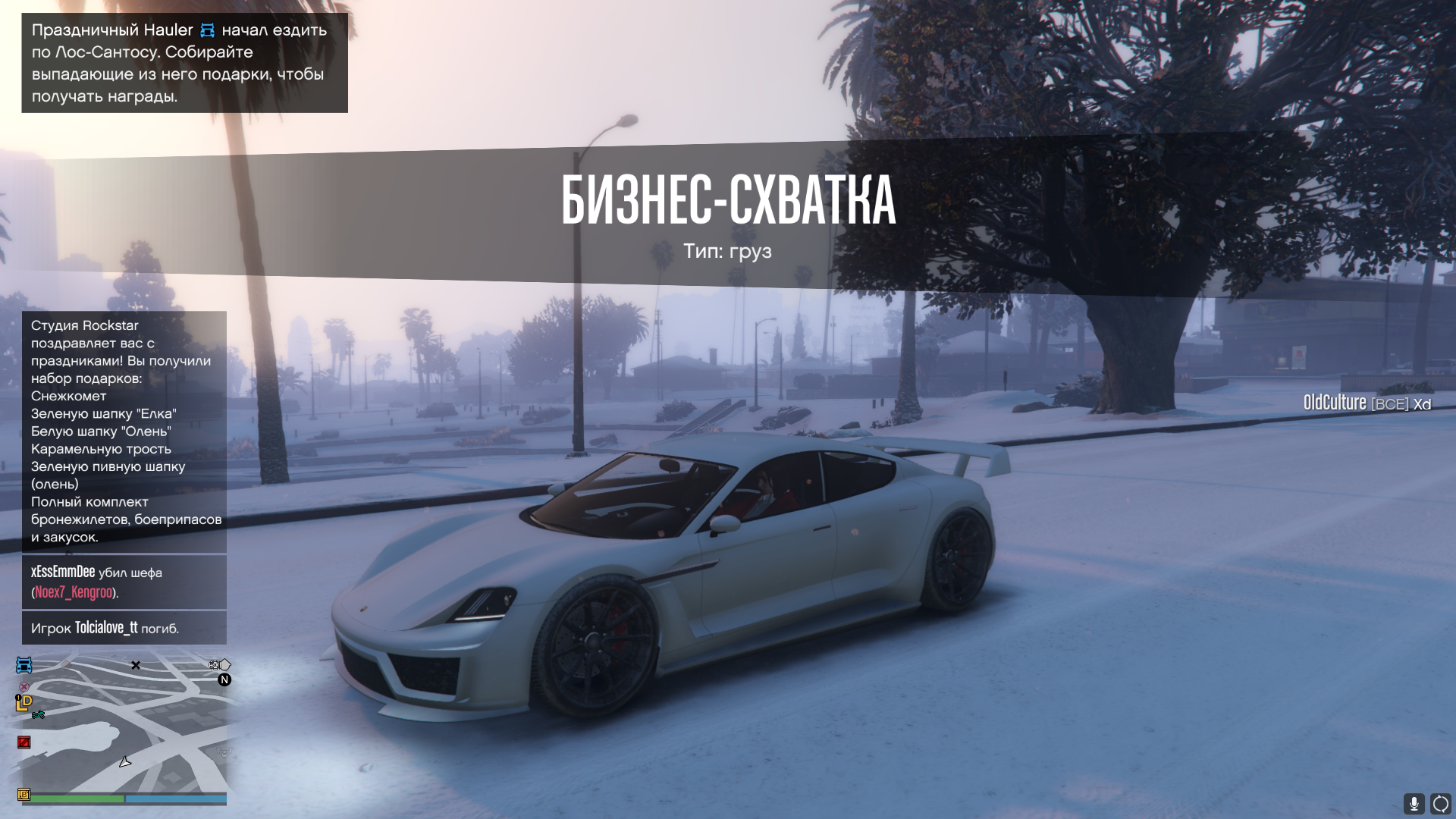Open the Rockstar holiday gifts notification

pos(124,431)
